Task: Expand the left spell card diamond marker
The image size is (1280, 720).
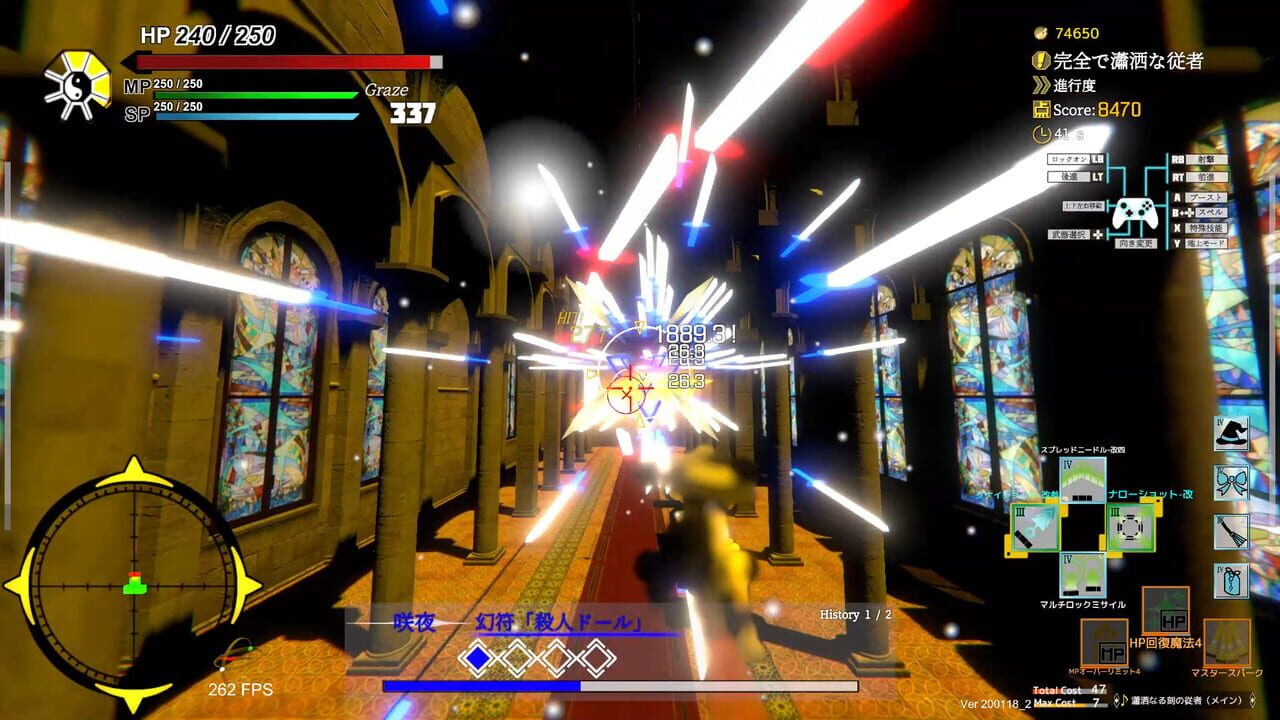Action: (478, 660)
